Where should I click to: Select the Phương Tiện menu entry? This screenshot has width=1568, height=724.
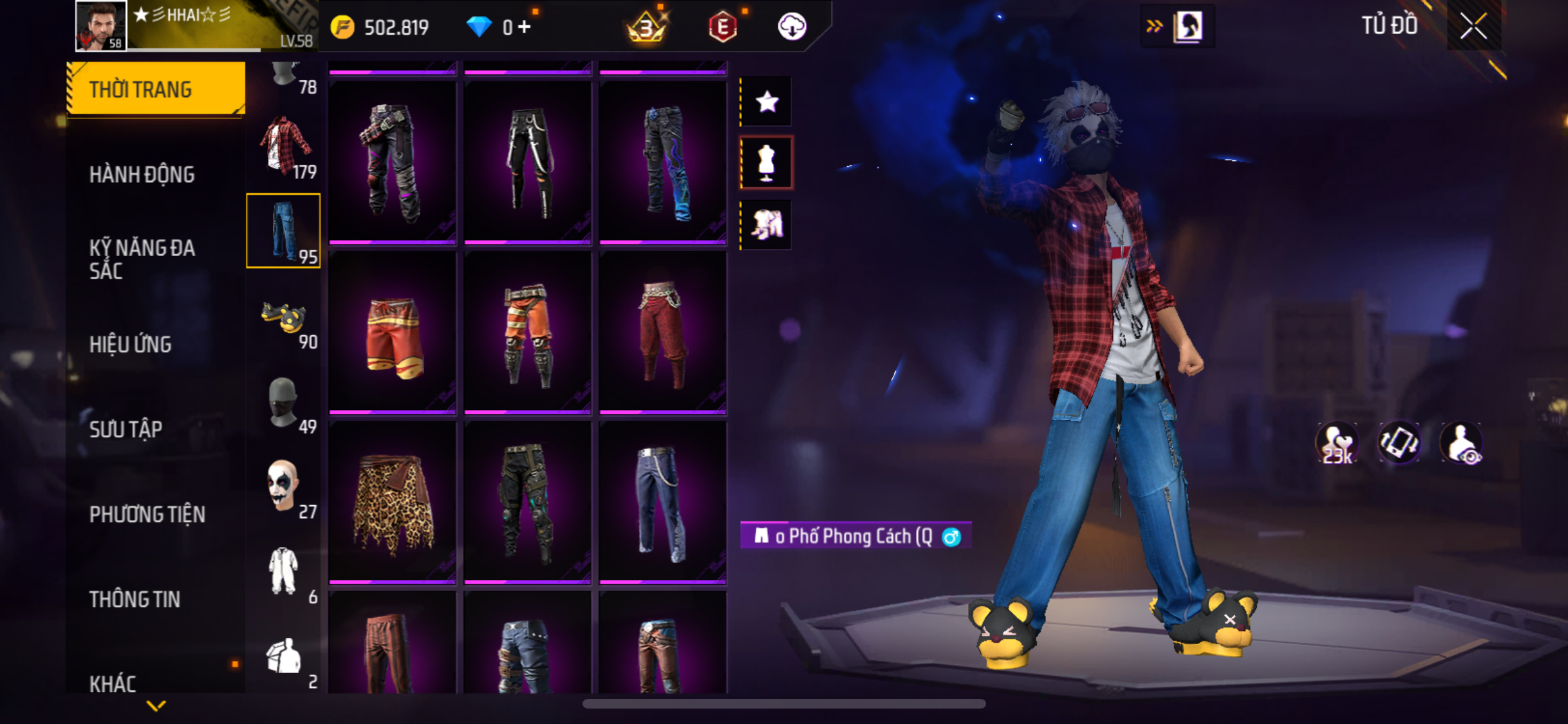pos(147,514)
